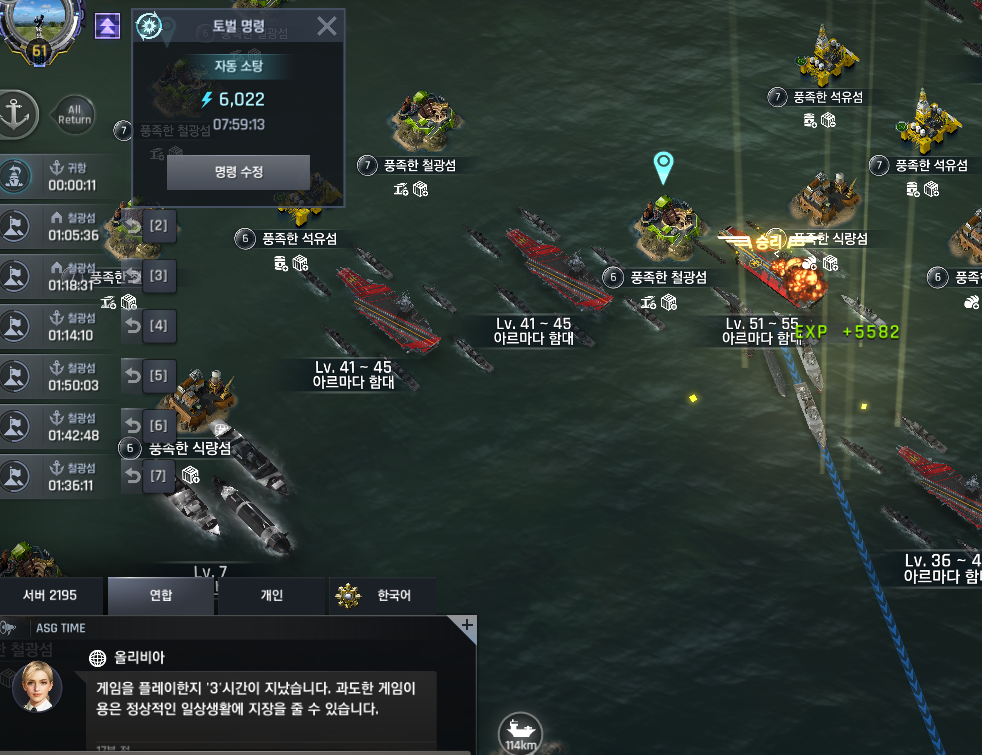Click the 114km ship distance icon
Image resolution: width=982 pixels, height=755 pixels.
(x=519, y=732)
